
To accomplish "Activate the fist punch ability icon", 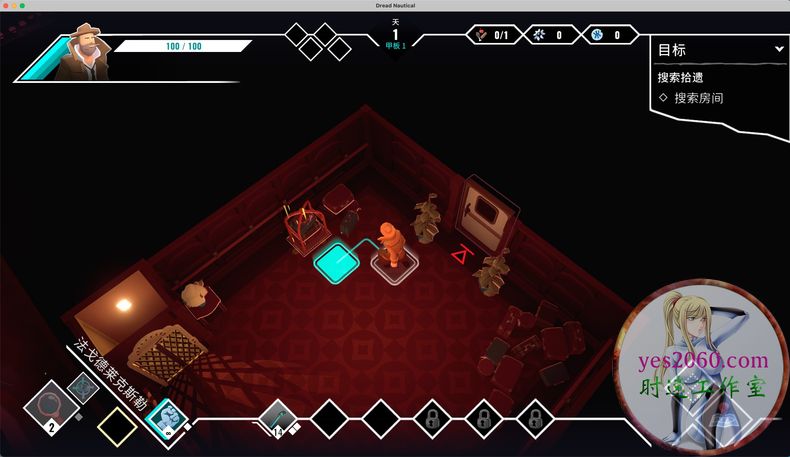I will 164,418.
